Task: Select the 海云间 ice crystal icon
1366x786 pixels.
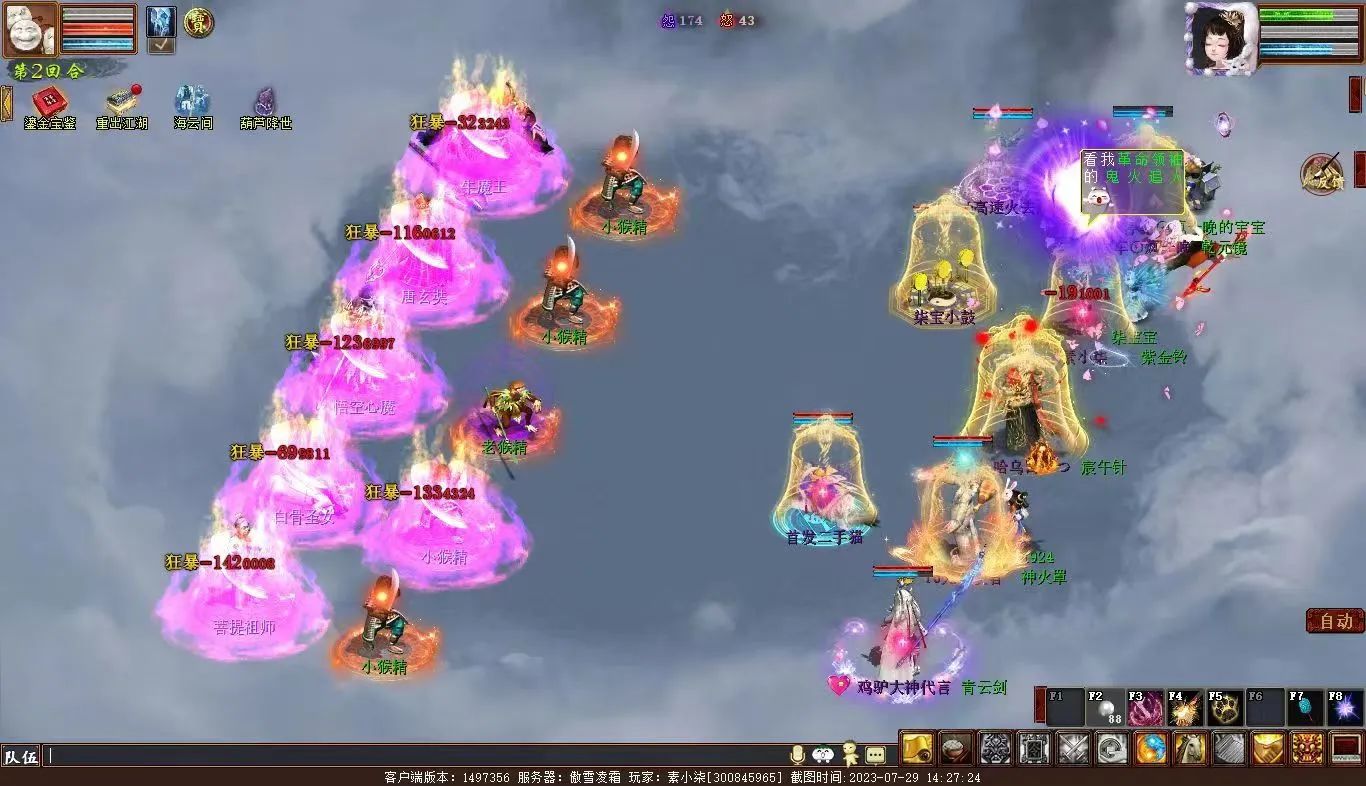Action: (x=192, y=102)
